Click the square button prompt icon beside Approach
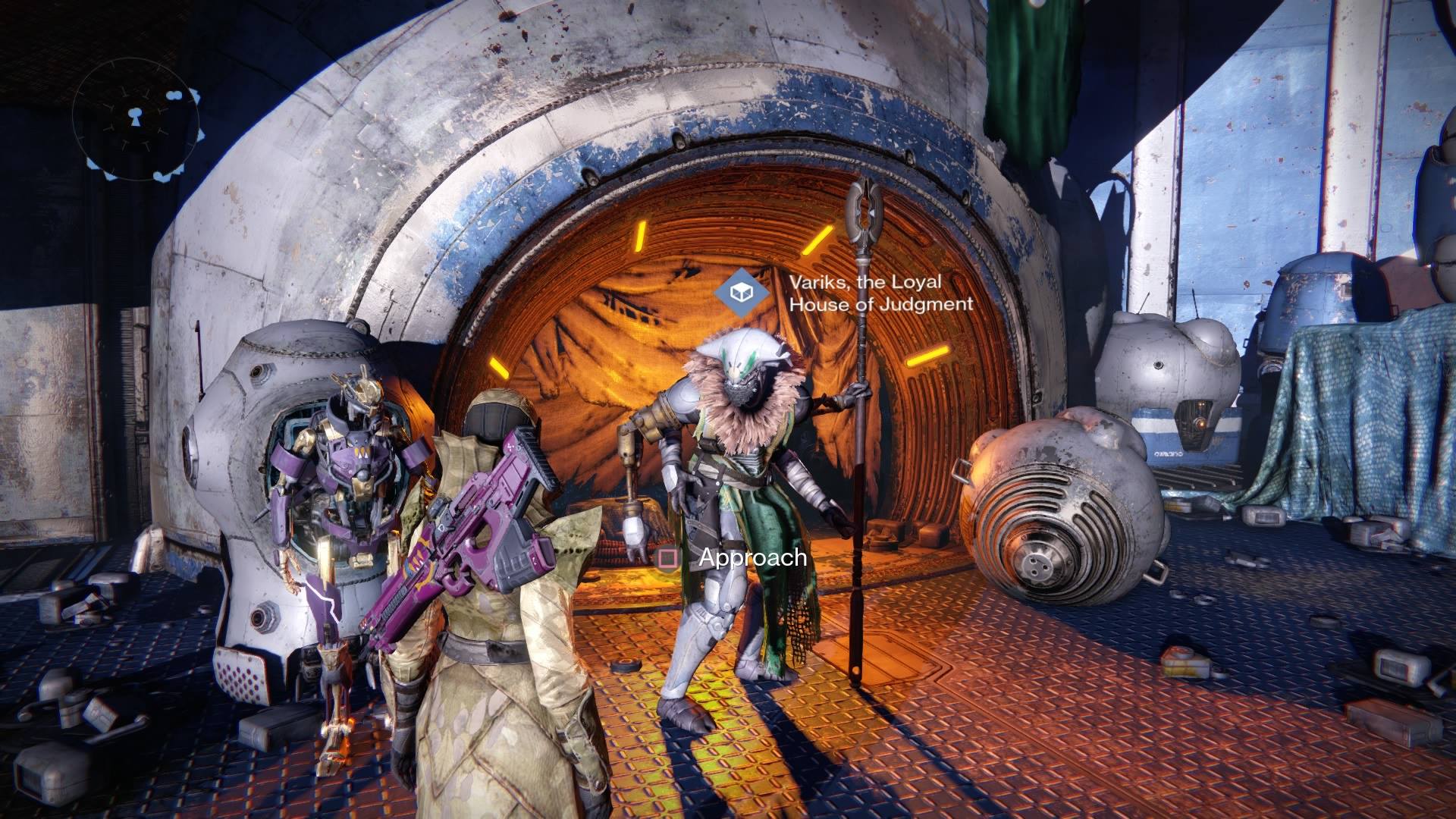 point(667,560)
